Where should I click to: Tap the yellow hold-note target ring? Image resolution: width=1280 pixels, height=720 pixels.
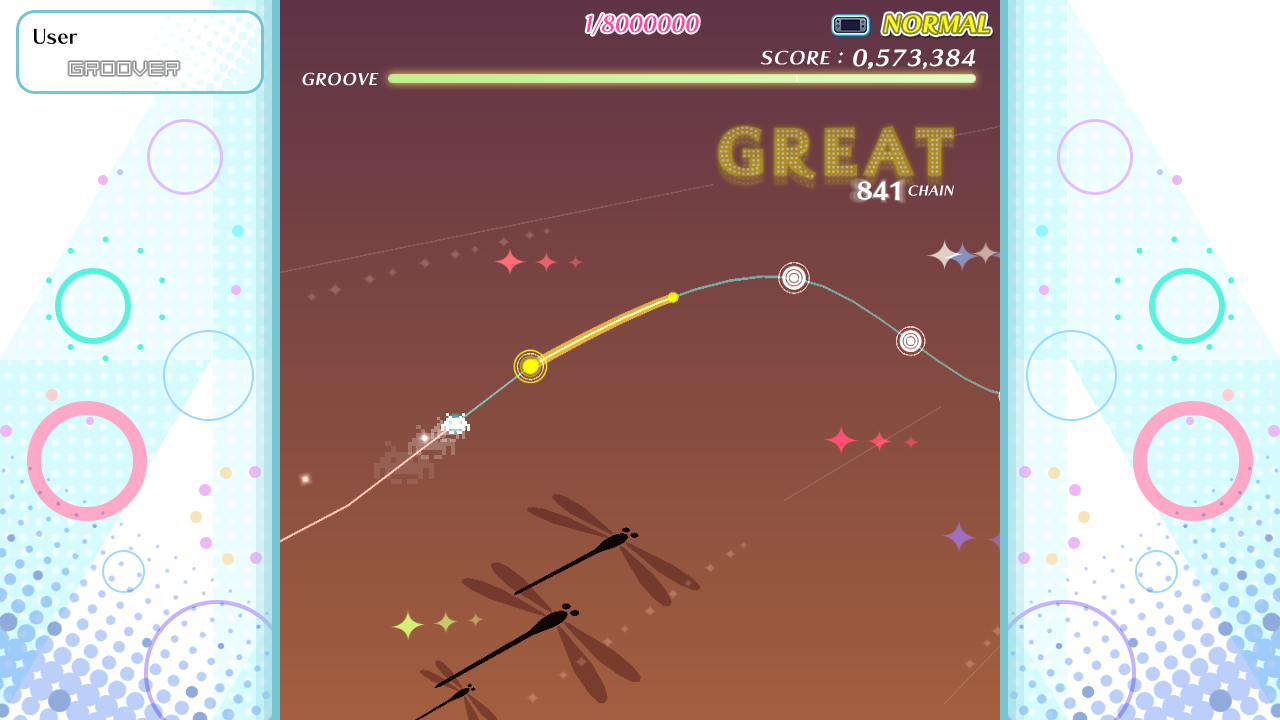[529, 368]
